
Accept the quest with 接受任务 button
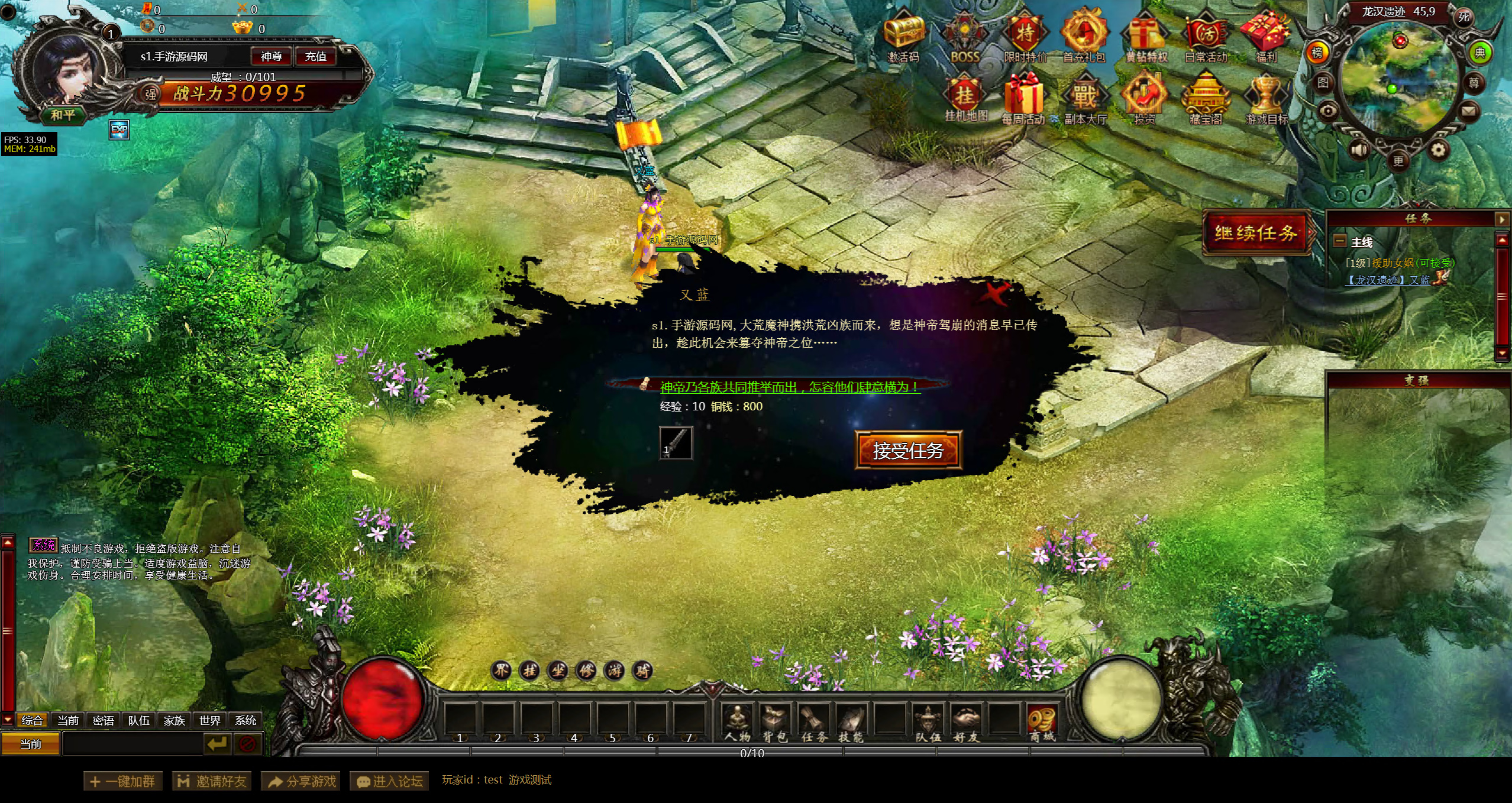tap(908, 451)
